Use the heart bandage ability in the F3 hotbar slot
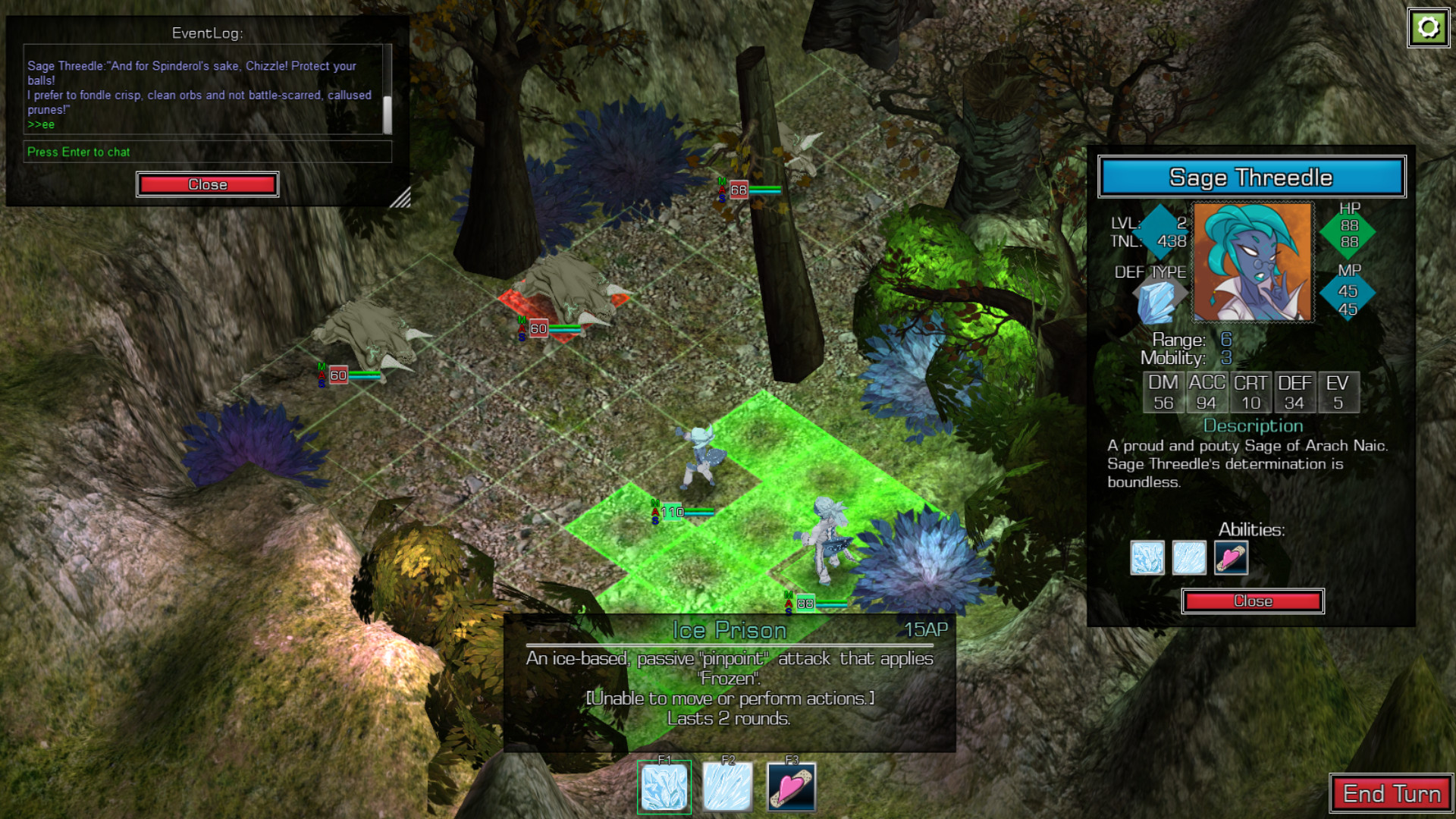This screenshot has width=1456, height=819. point(791,788)
